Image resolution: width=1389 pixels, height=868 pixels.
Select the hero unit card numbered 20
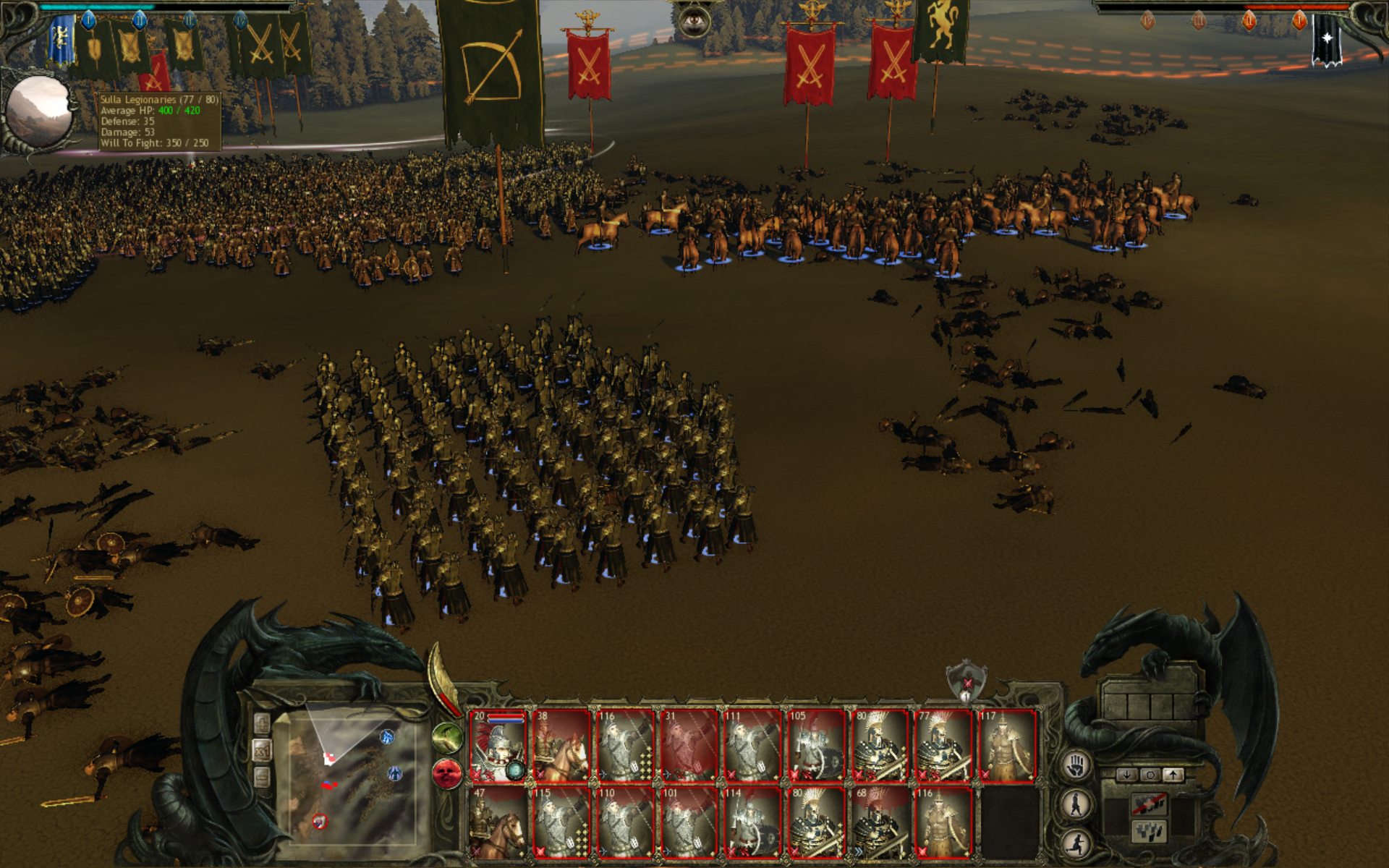pos(498,746)
